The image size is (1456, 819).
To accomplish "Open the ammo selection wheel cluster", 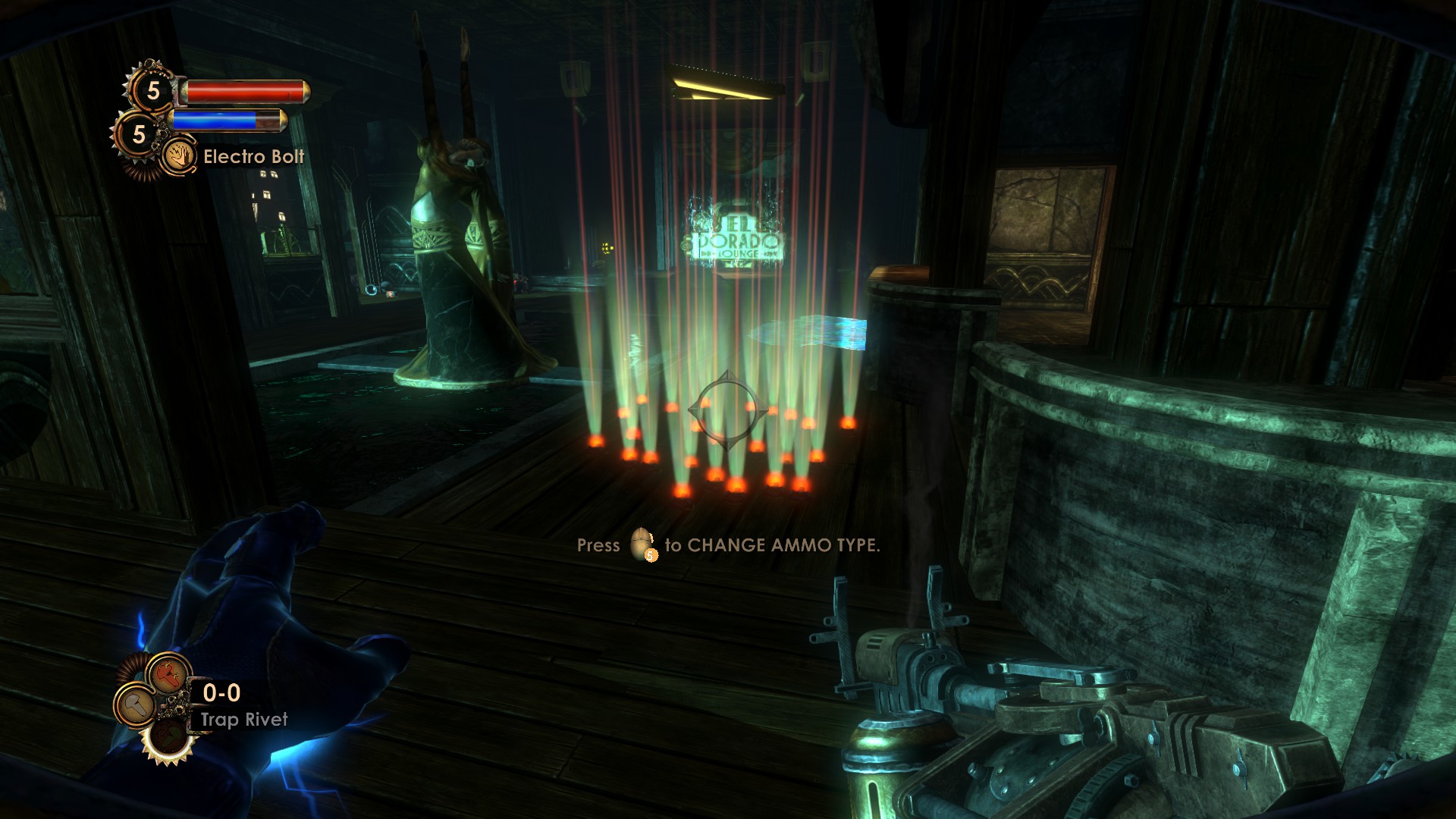I will point(159,705).
